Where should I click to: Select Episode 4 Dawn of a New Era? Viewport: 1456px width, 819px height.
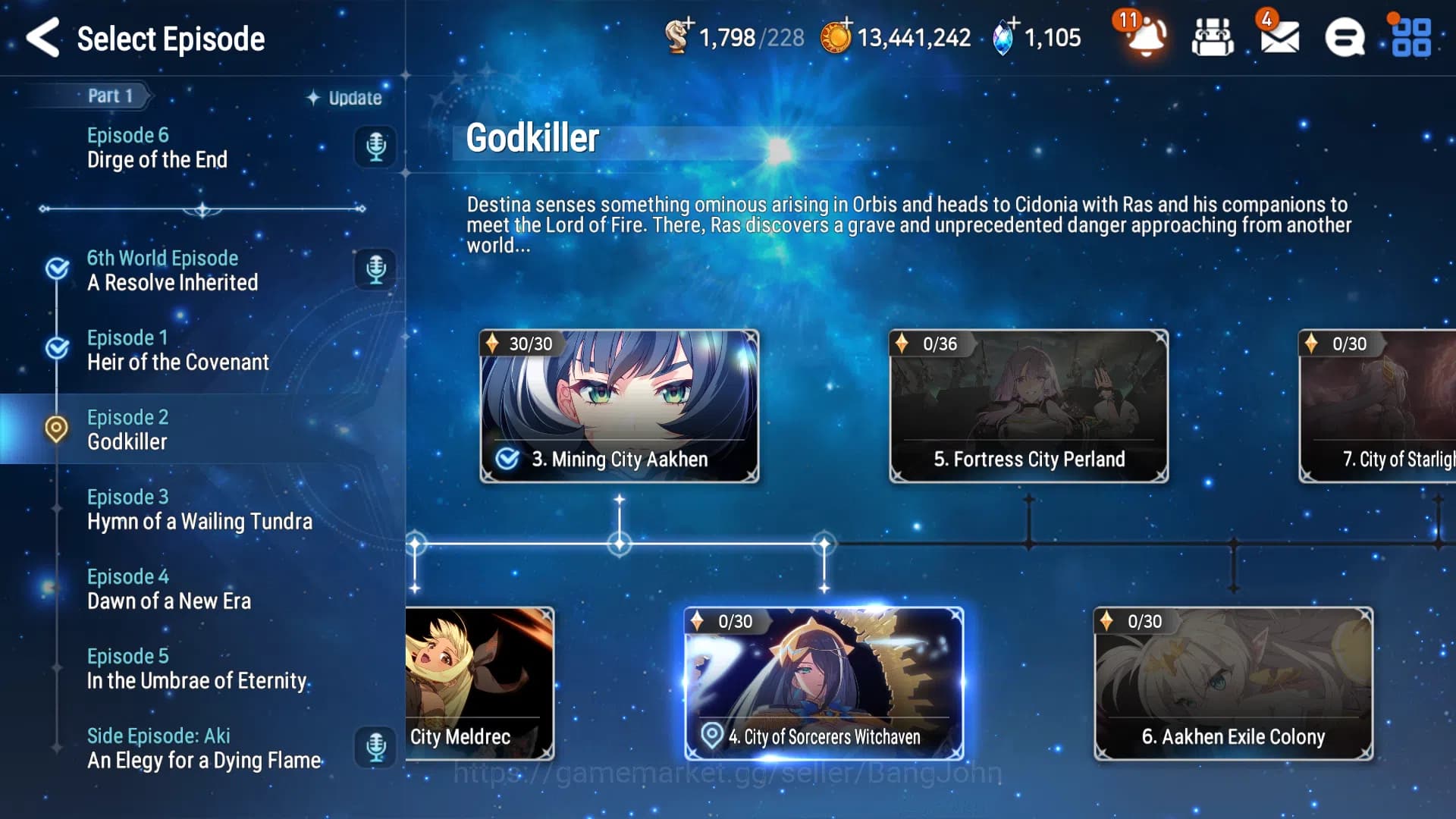click(168, 588)
